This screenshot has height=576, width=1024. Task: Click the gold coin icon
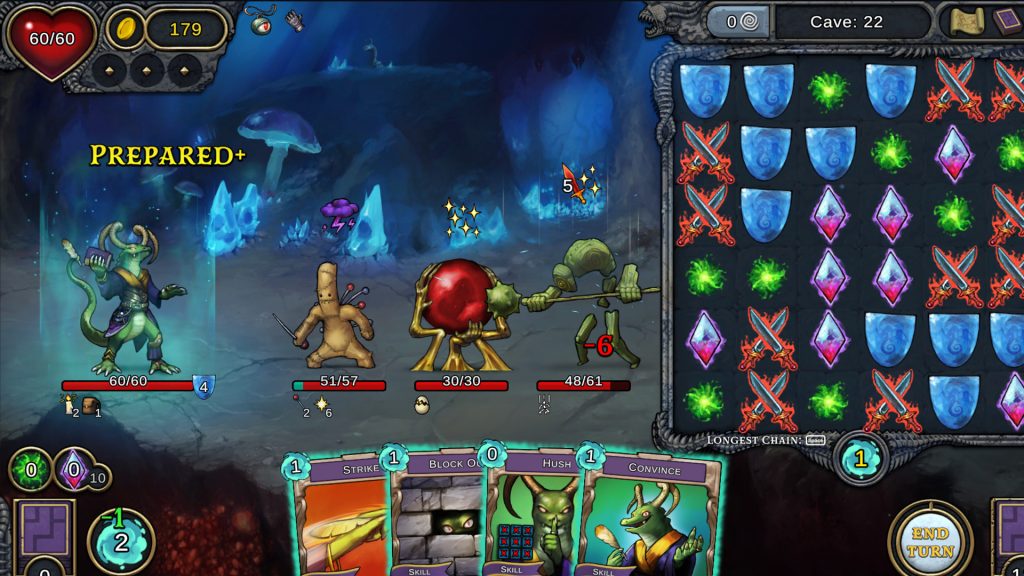pos(126,29)
